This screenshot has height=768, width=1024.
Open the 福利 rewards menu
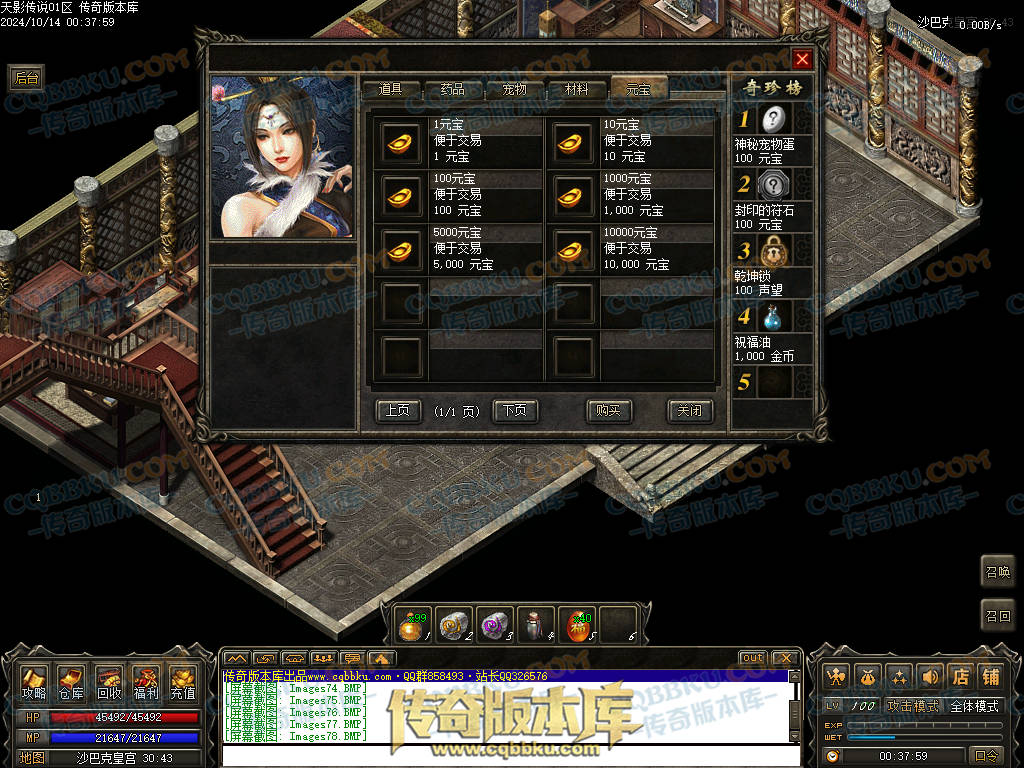145,682
